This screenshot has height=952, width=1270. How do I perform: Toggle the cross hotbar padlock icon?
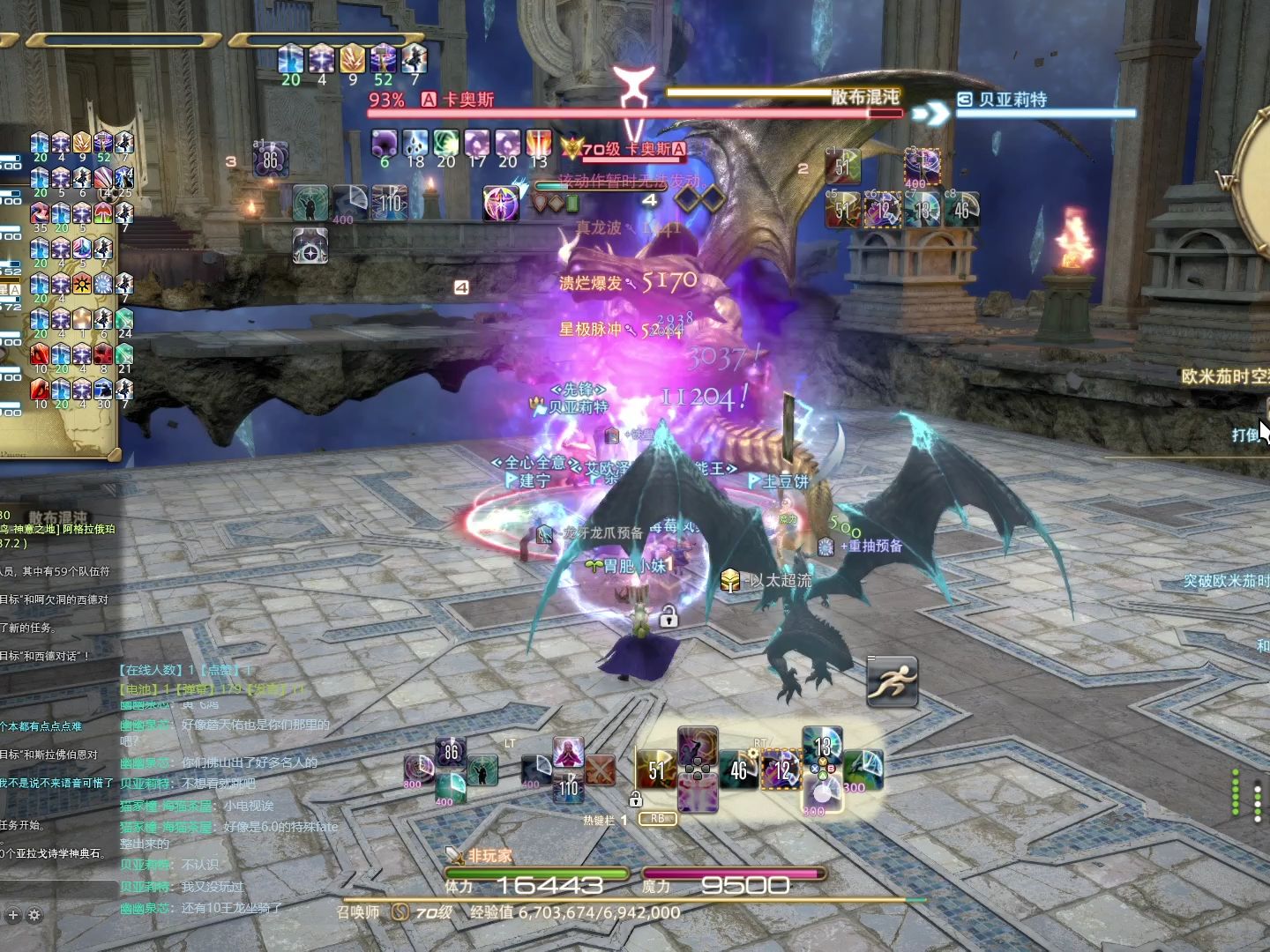(x=635, y=800)
